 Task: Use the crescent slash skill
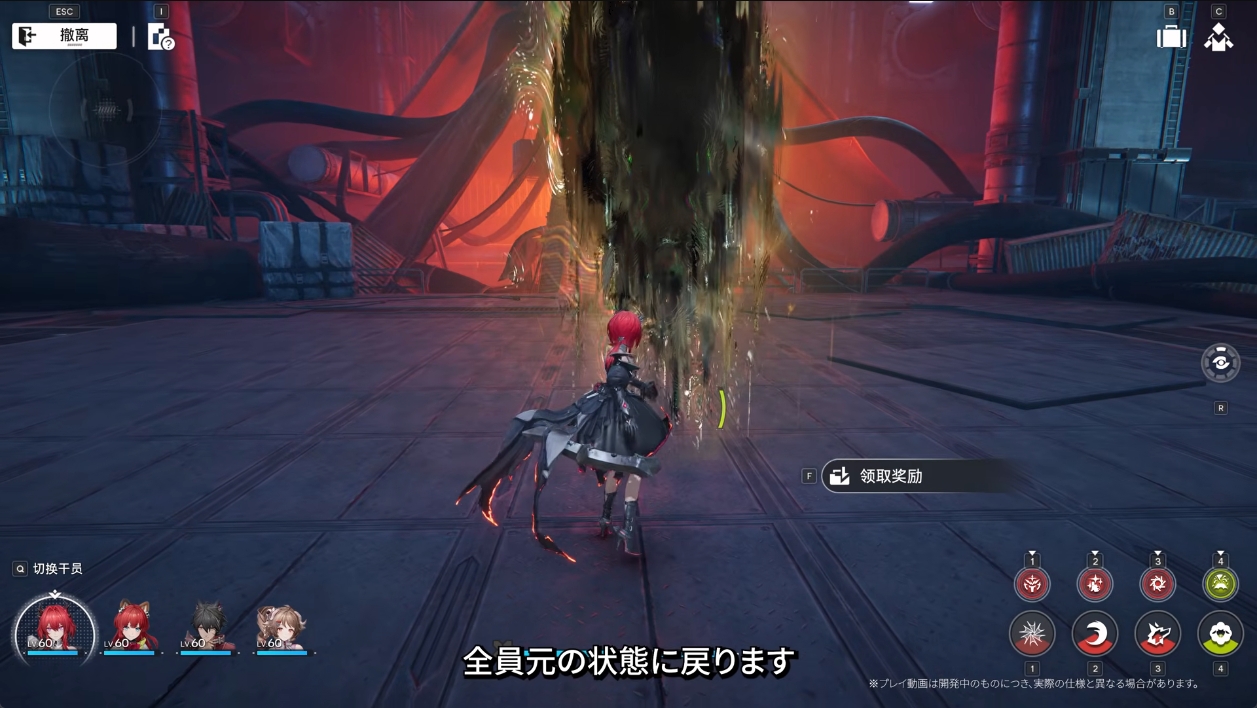pyautogui.click(x=1095, y=634)
